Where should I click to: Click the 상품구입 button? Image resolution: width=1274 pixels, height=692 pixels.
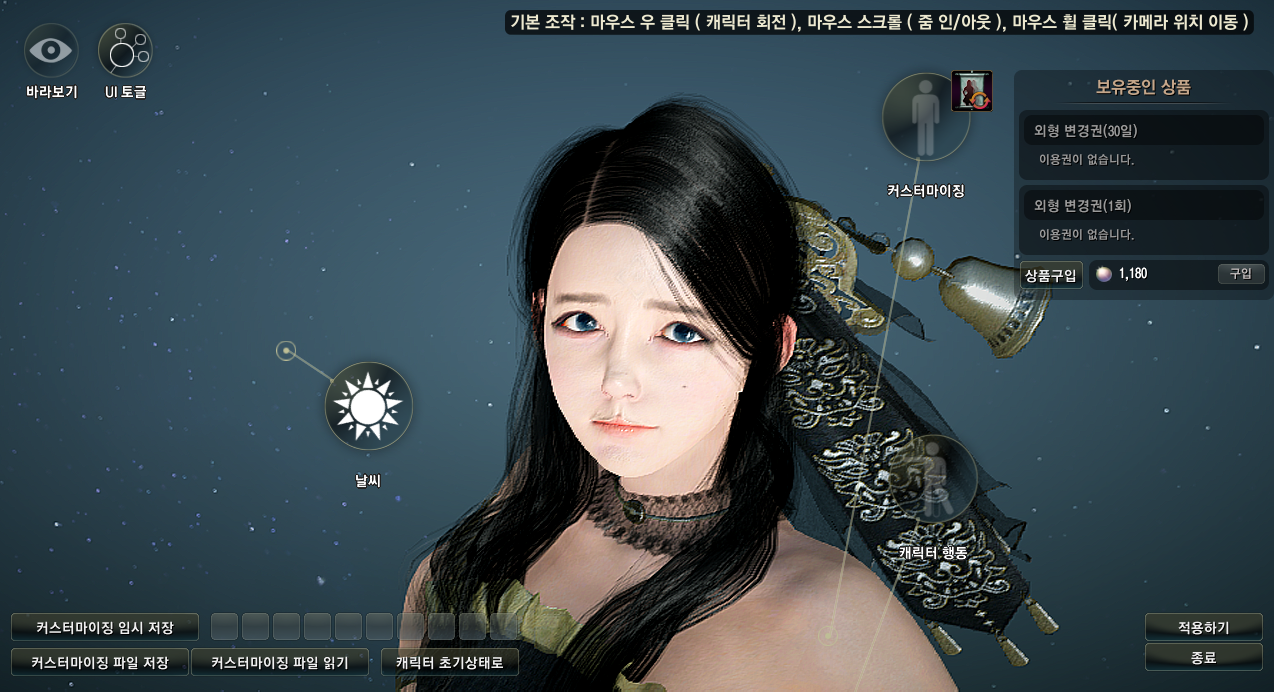pyautogui.click(x=1050, y=275)
